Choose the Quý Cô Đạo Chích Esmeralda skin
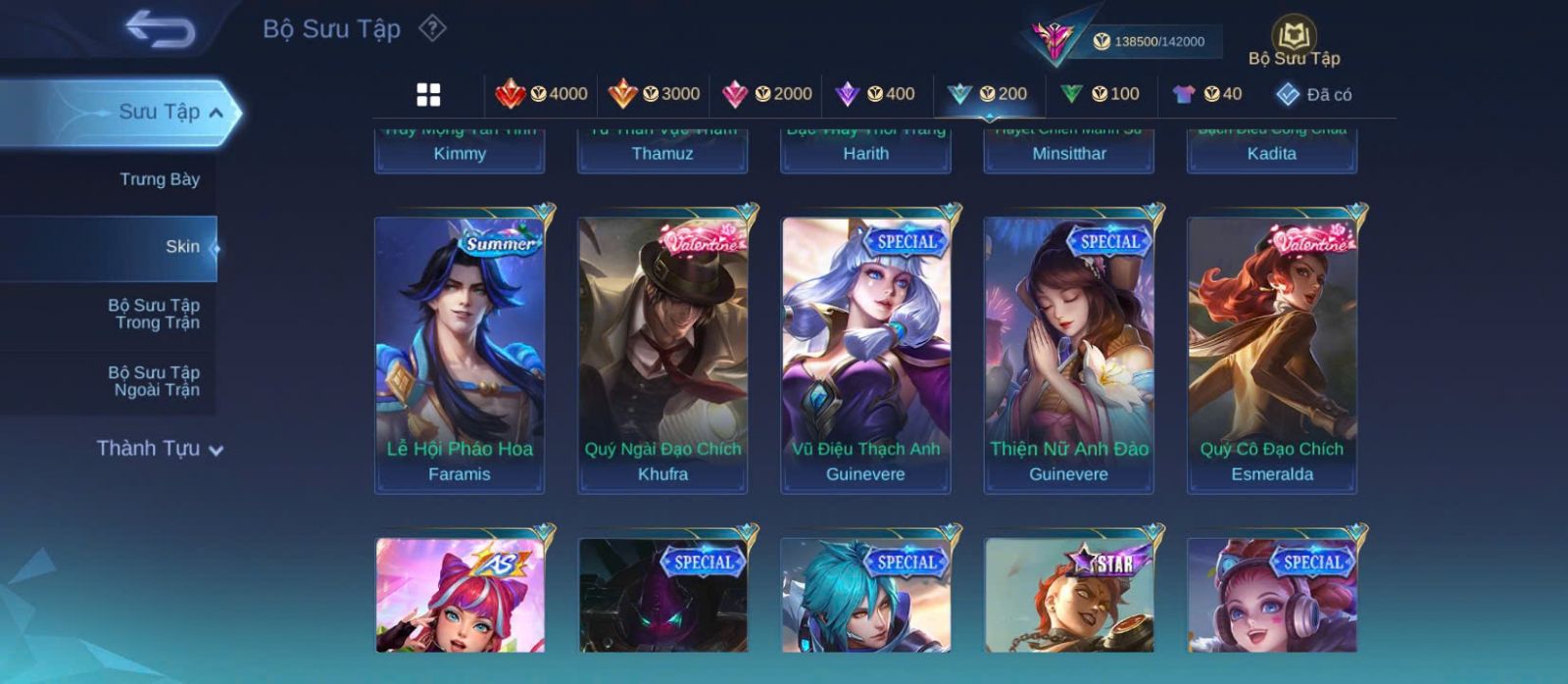Viewport: 1568px width, 684px height. click(x=1272, y=355)
